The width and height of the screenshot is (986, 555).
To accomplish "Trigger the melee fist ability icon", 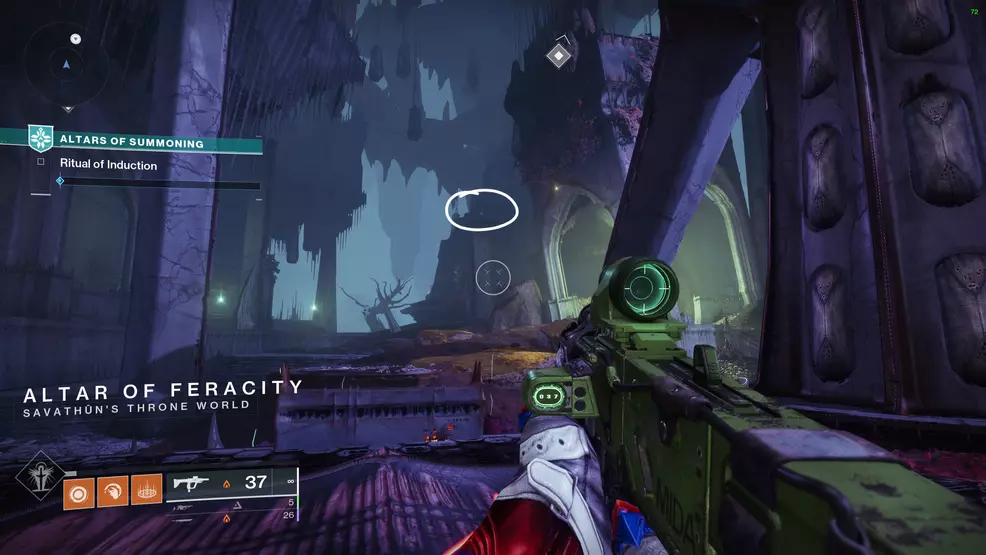I will (x=113, y=490).
